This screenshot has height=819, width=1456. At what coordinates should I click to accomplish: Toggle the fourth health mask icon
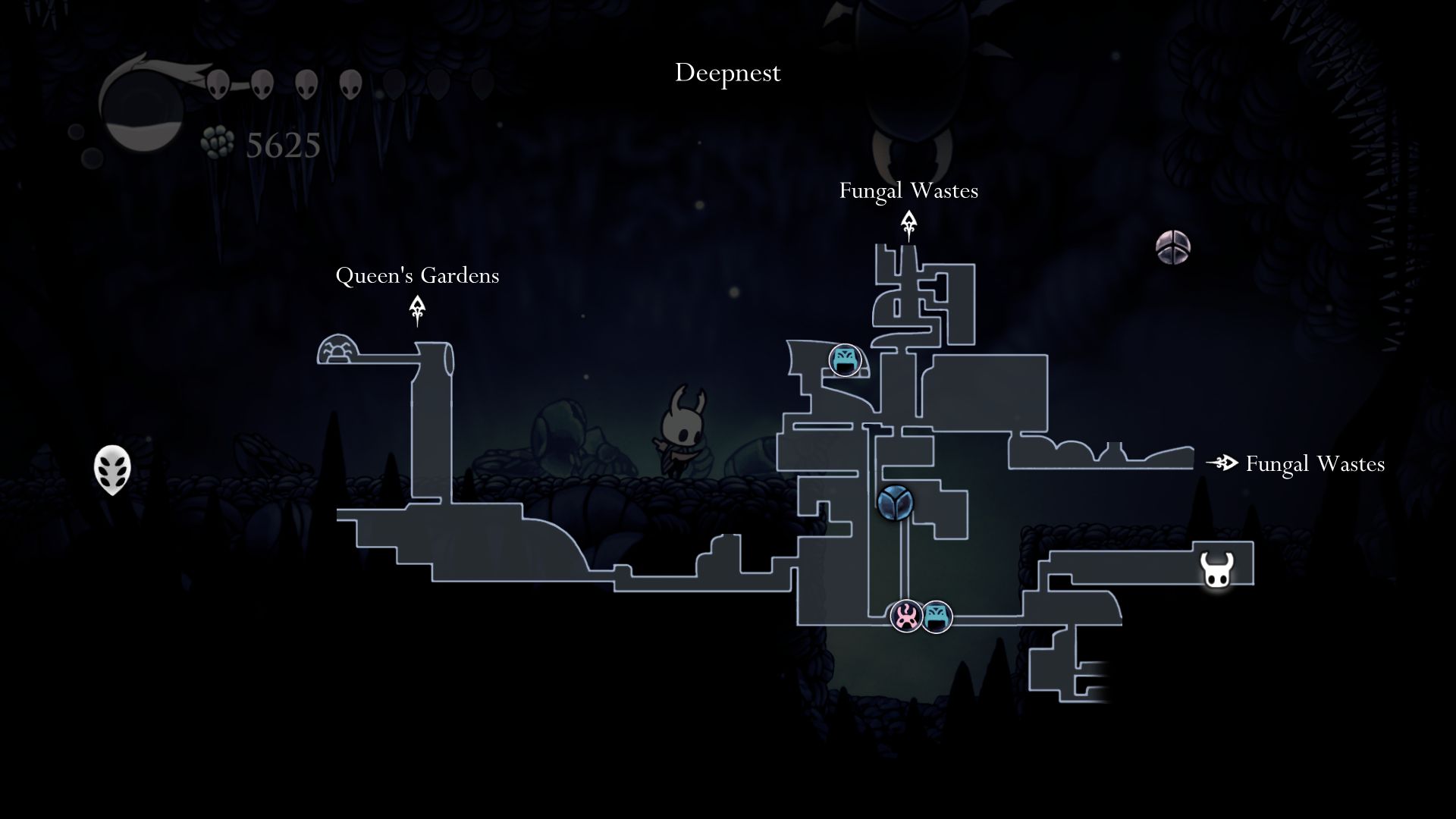click(x=349, y=86)
